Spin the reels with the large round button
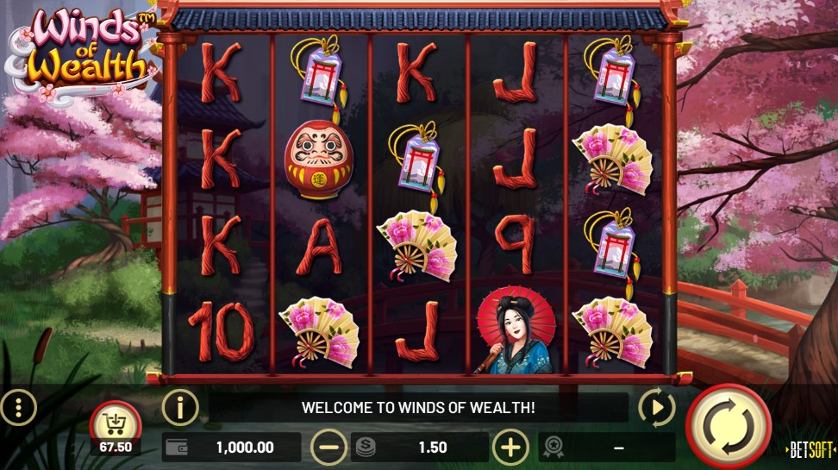The height and width of the screenshot is (470, 838). 728,425
